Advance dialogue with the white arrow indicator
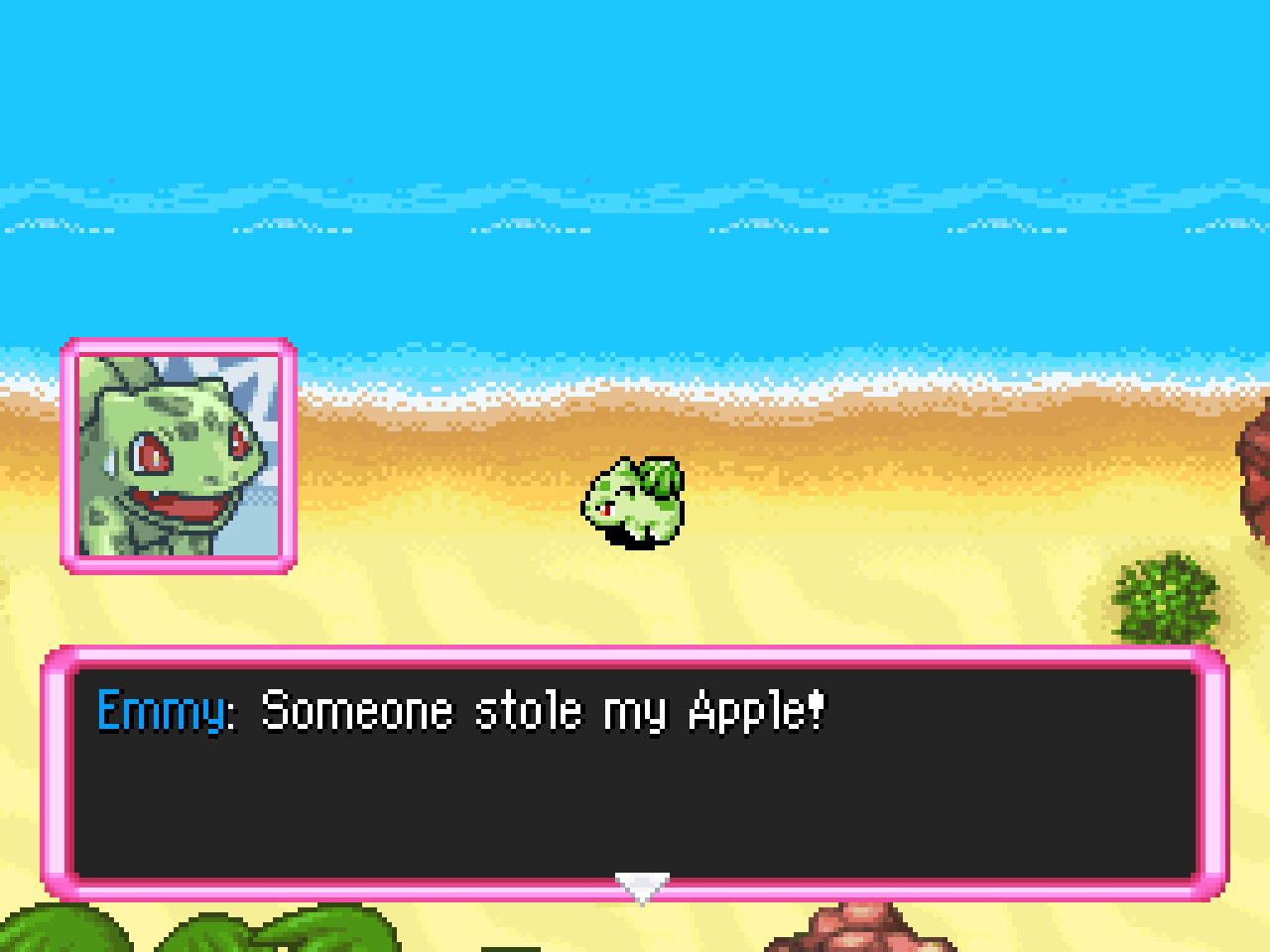The image size is (1270, 952). tap(642, 887)
